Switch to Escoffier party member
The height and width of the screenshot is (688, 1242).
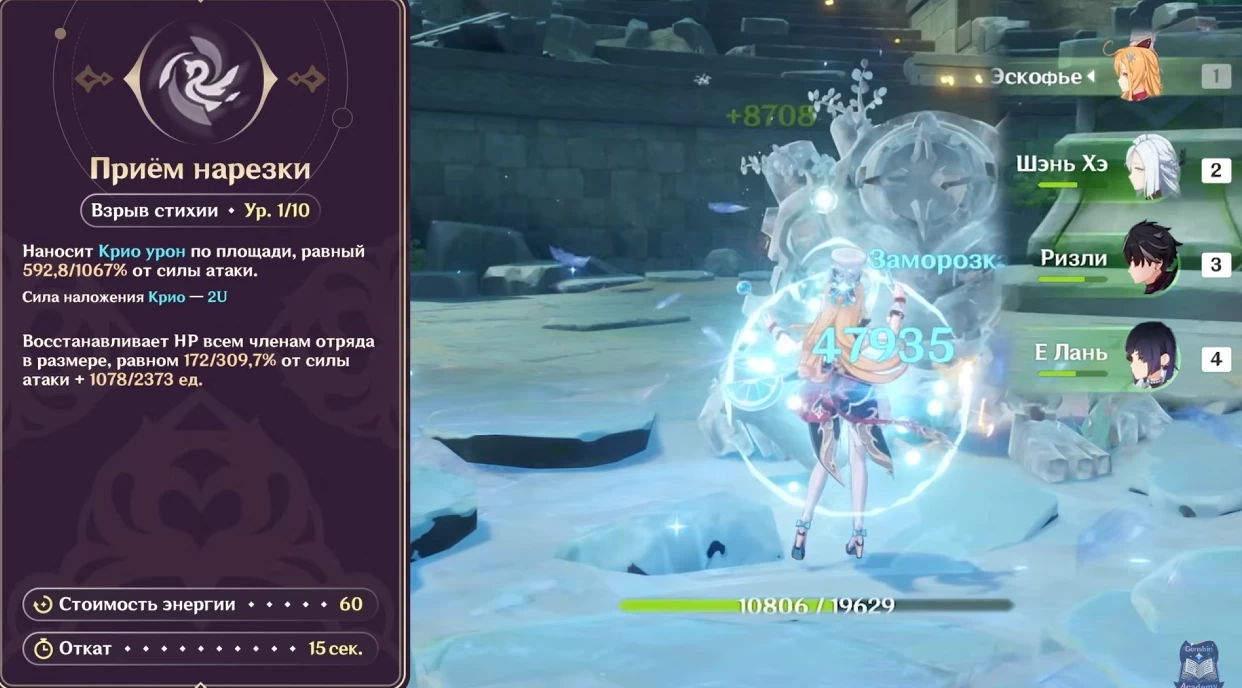point(1135,76)
